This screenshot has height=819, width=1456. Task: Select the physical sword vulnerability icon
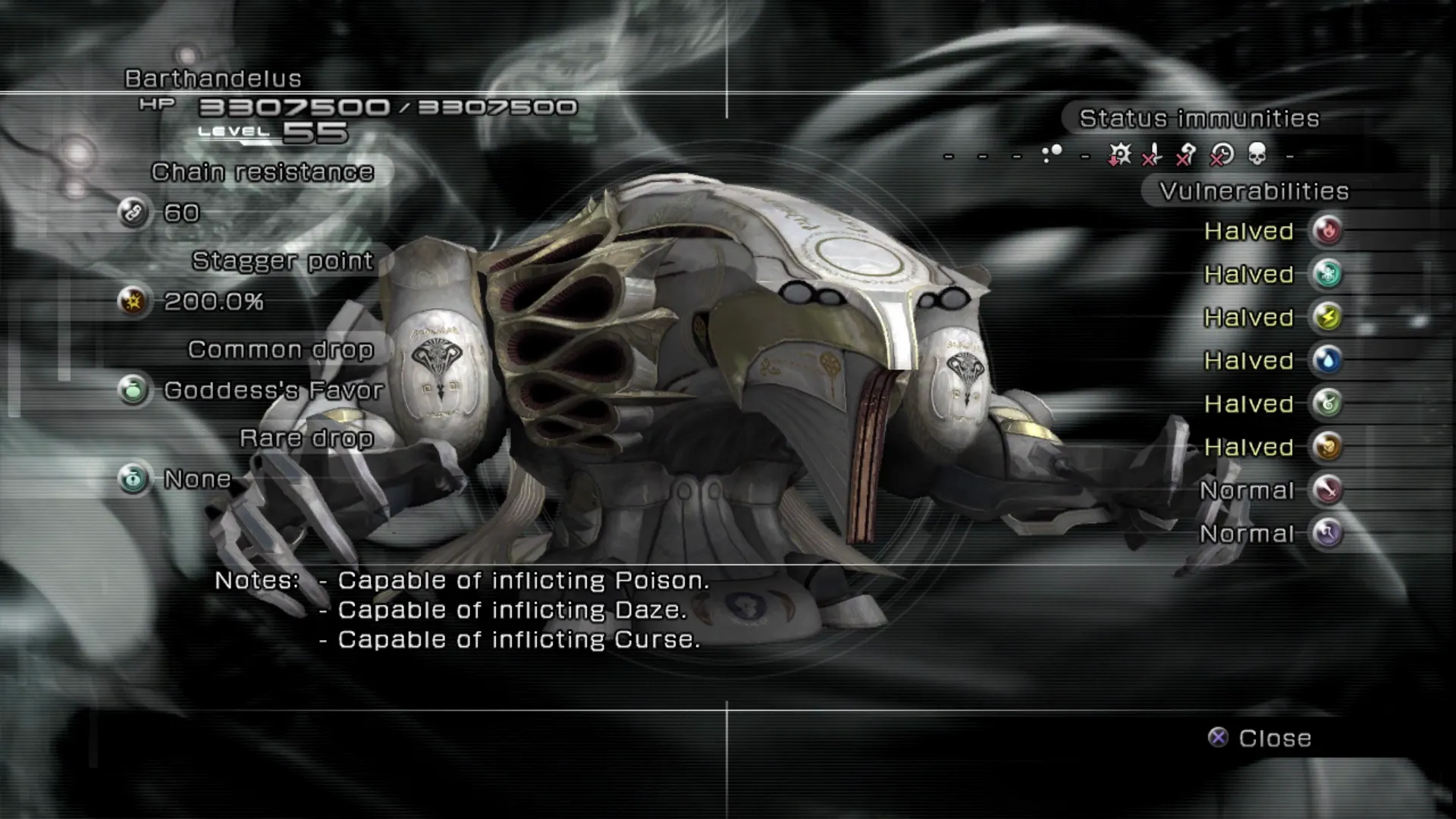1327,490
